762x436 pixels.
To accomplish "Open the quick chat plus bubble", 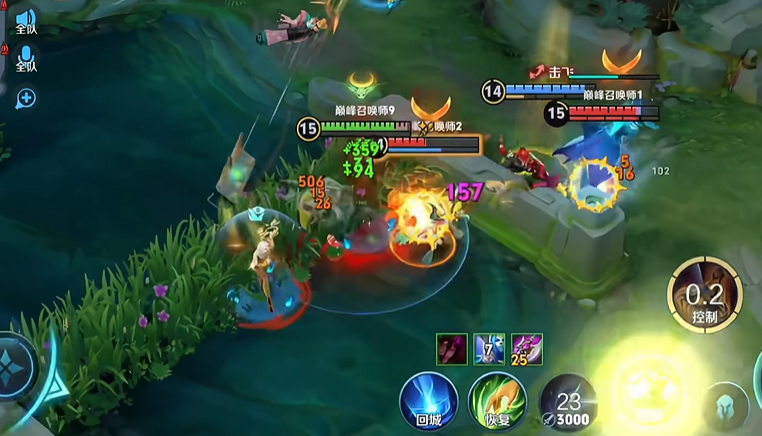I will click(25, 97).
